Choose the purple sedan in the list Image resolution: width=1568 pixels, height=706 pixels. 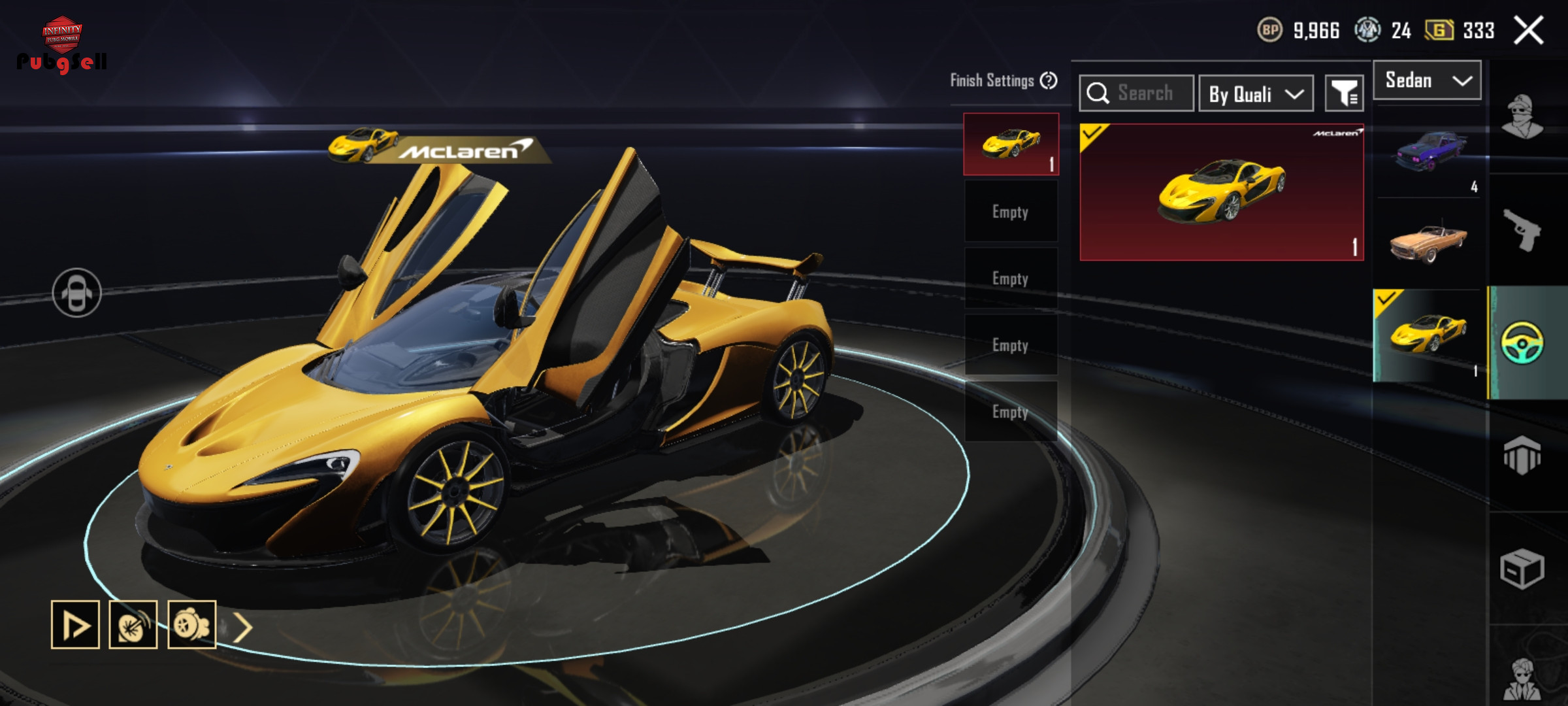[x=1428, y=154]
